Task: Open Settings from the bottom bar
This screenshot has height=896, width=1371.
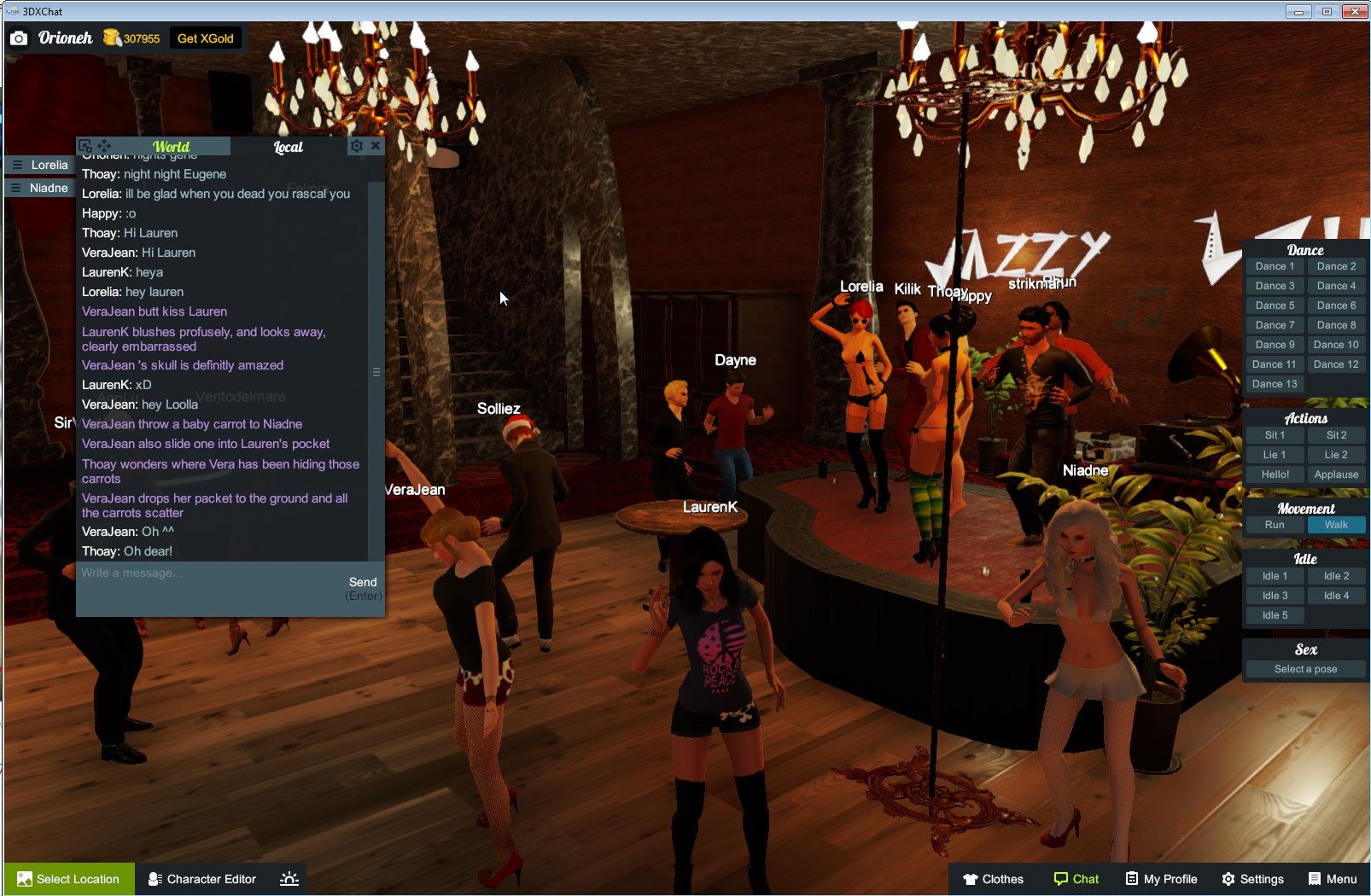Action: pos(1253,878)
